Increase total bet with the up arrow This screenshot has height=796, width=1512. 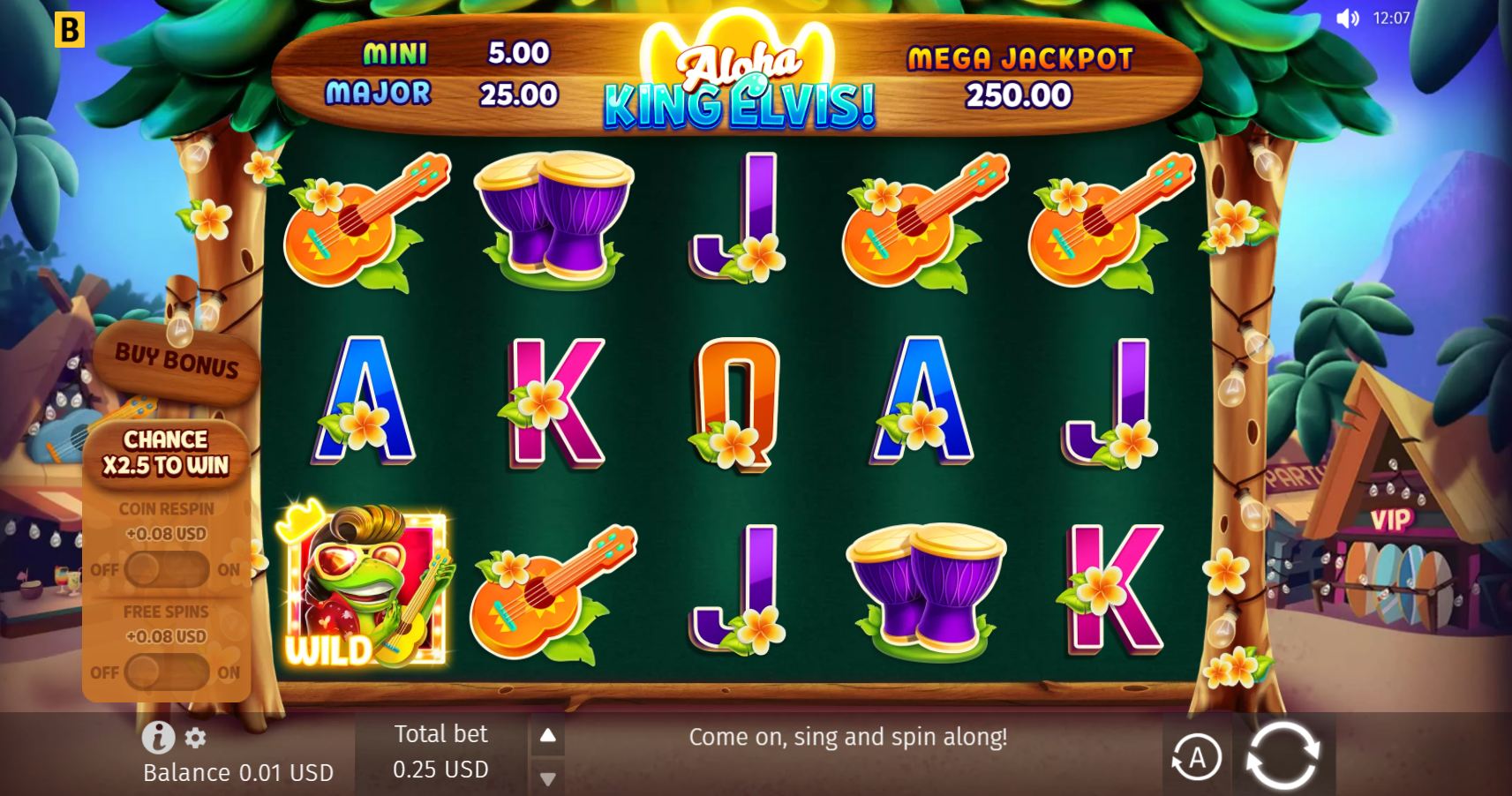pos(547,735)
